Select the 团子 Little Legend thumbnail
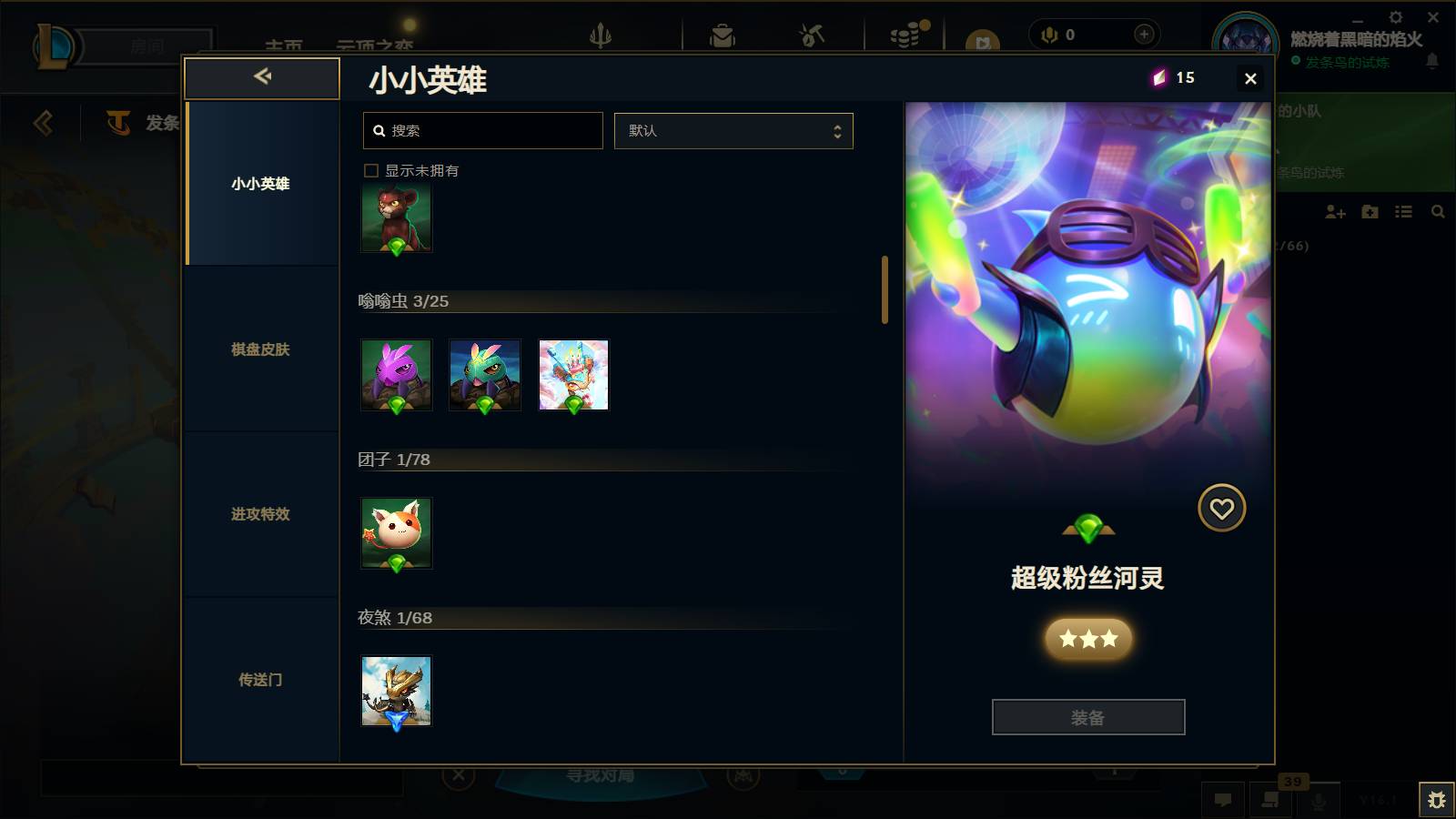 coord(396,533)
